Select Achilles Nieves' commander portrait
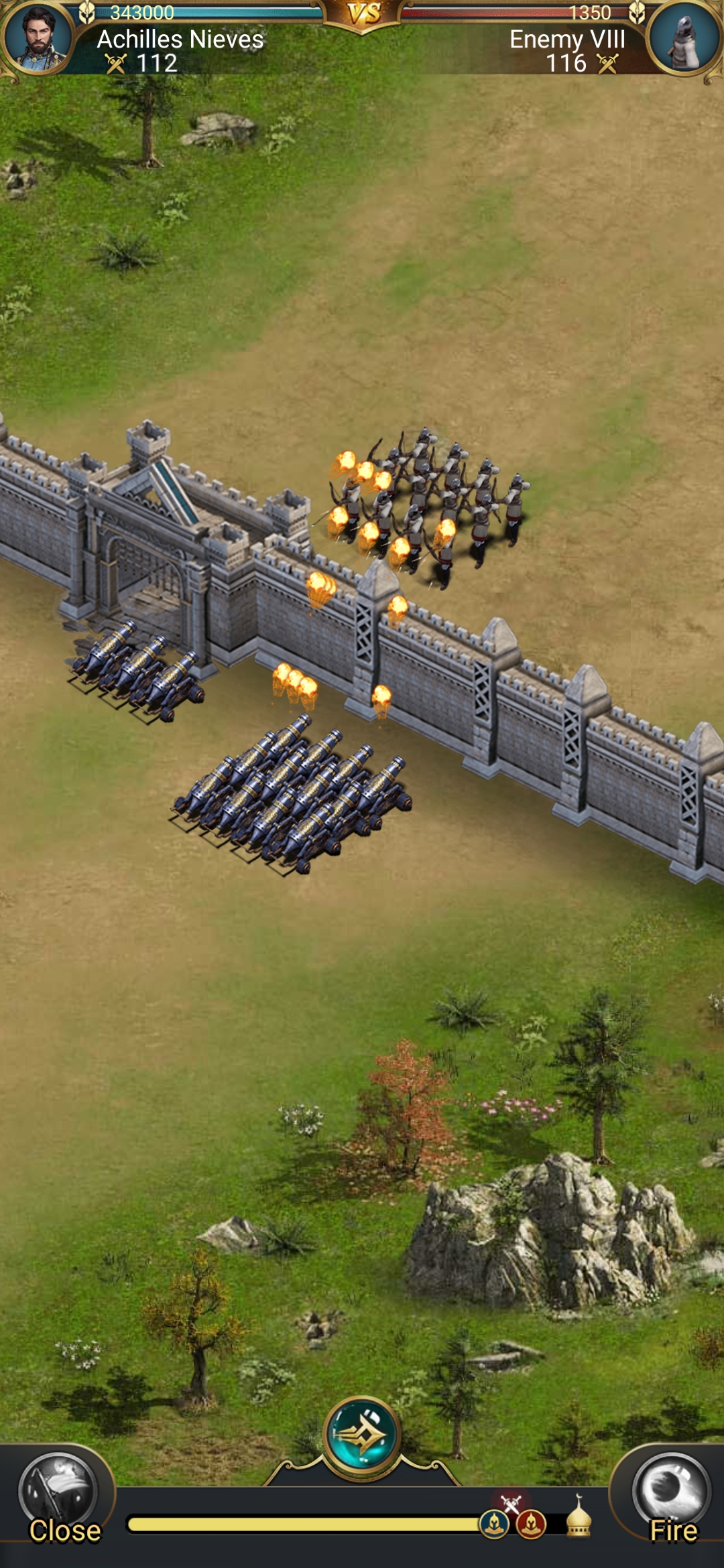724x1568 pixels. coord(38,37)
